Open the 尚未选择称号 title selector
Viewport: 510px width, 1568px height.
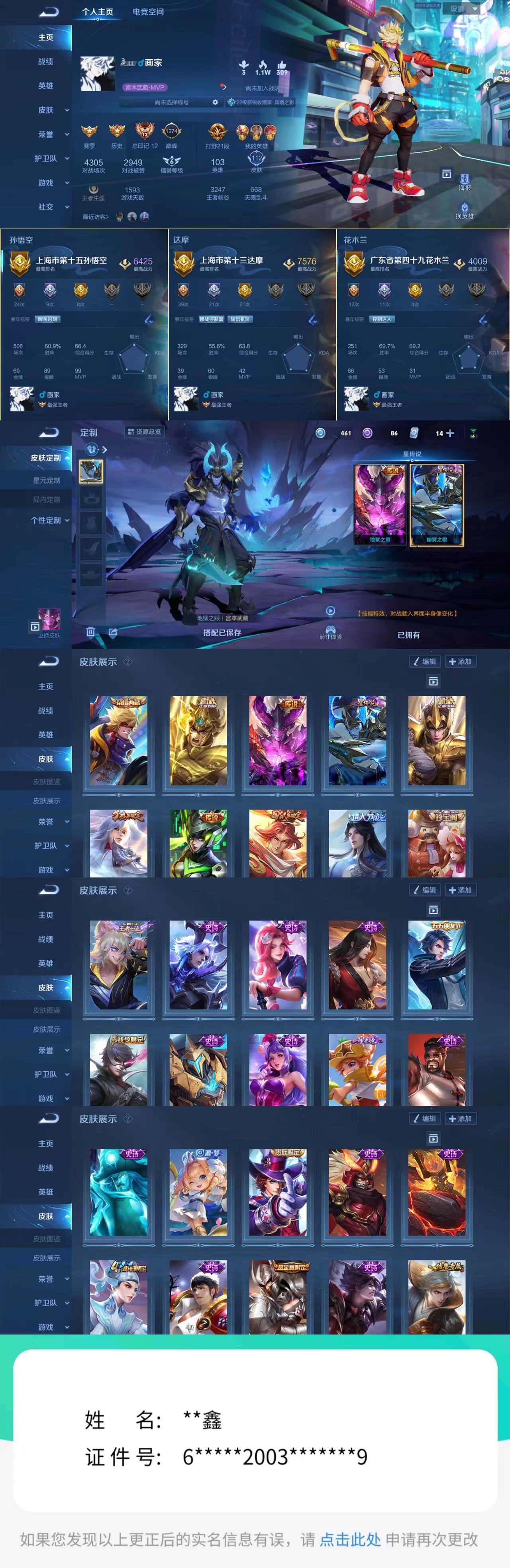coord(172,102)
